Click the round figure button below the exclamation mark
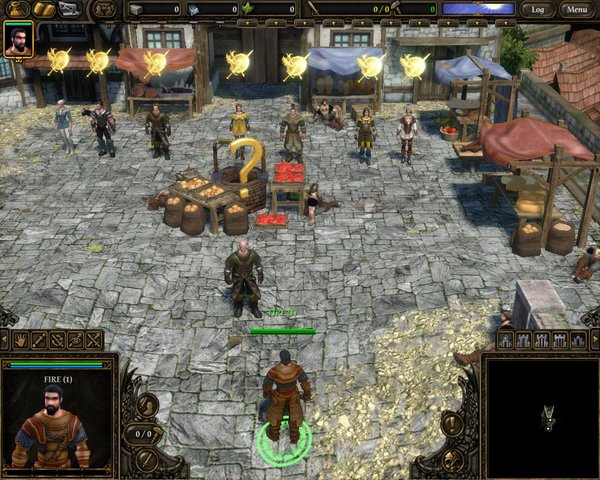Image resolution: width=600 pixels, height=480 pixels. click(x=453, y=459)
